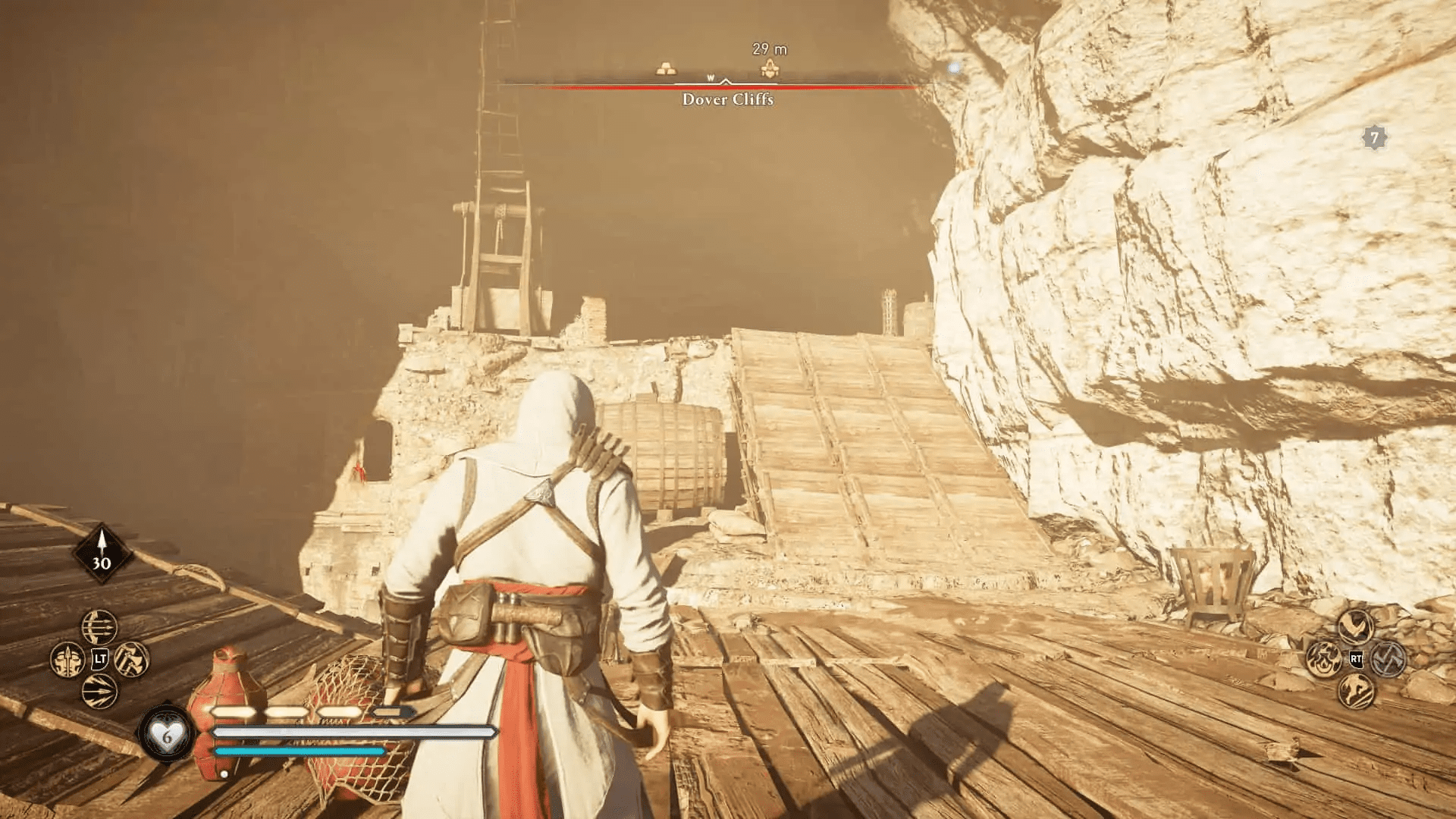Select the raven companion ability icon

pos(1356,626)
